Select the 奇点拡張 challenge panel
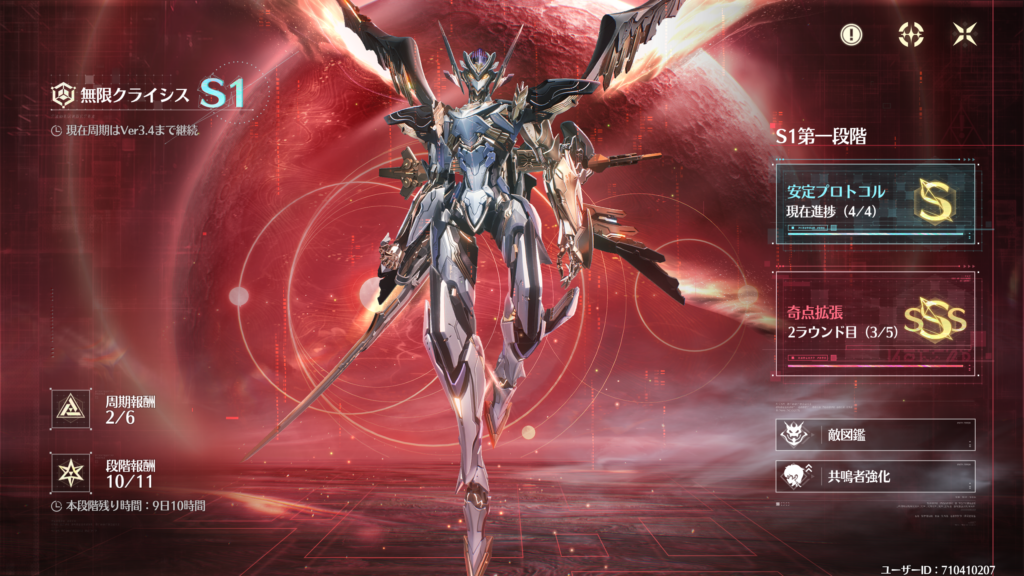Viewport: 1024px width, 576px height. [875, 322]
